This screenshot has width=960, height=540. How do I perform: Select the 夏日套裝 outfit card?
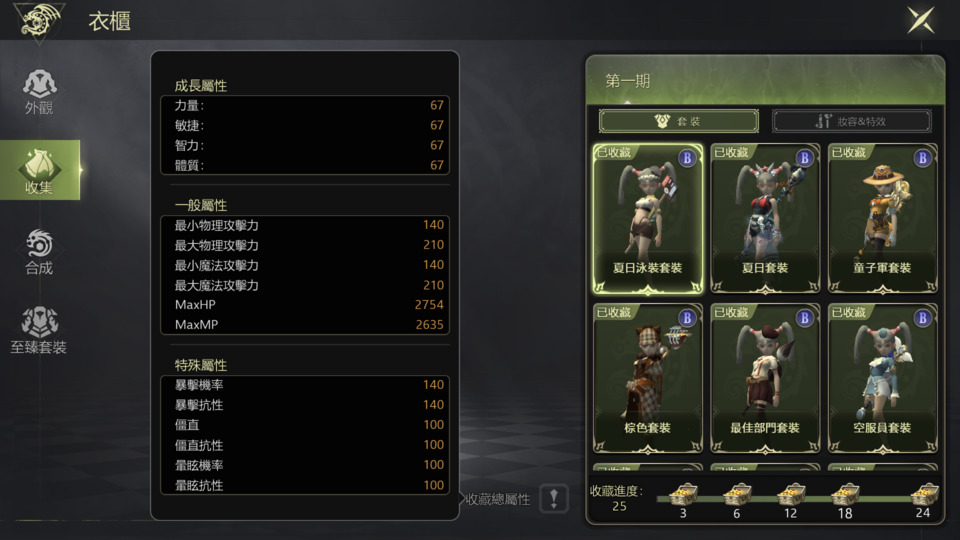tap(765, 218)
